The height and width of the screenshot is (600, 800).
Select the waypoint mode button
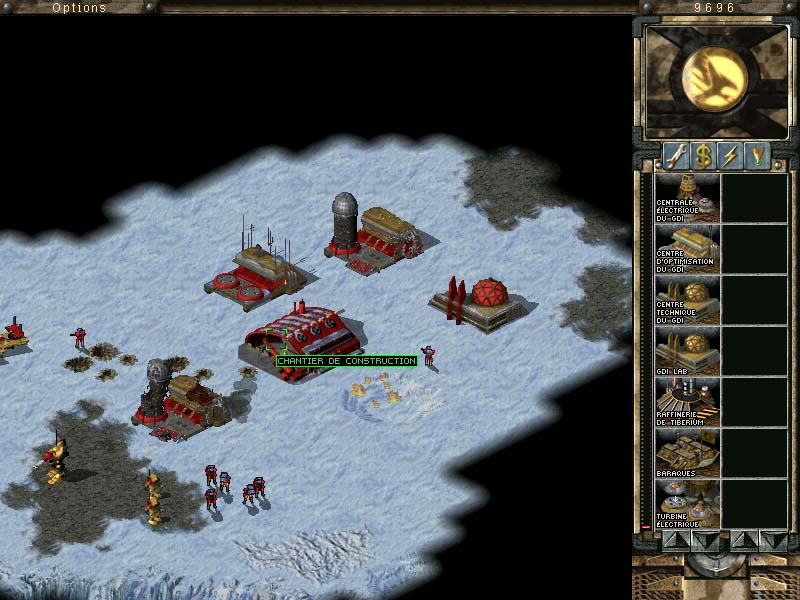point(757,156)
